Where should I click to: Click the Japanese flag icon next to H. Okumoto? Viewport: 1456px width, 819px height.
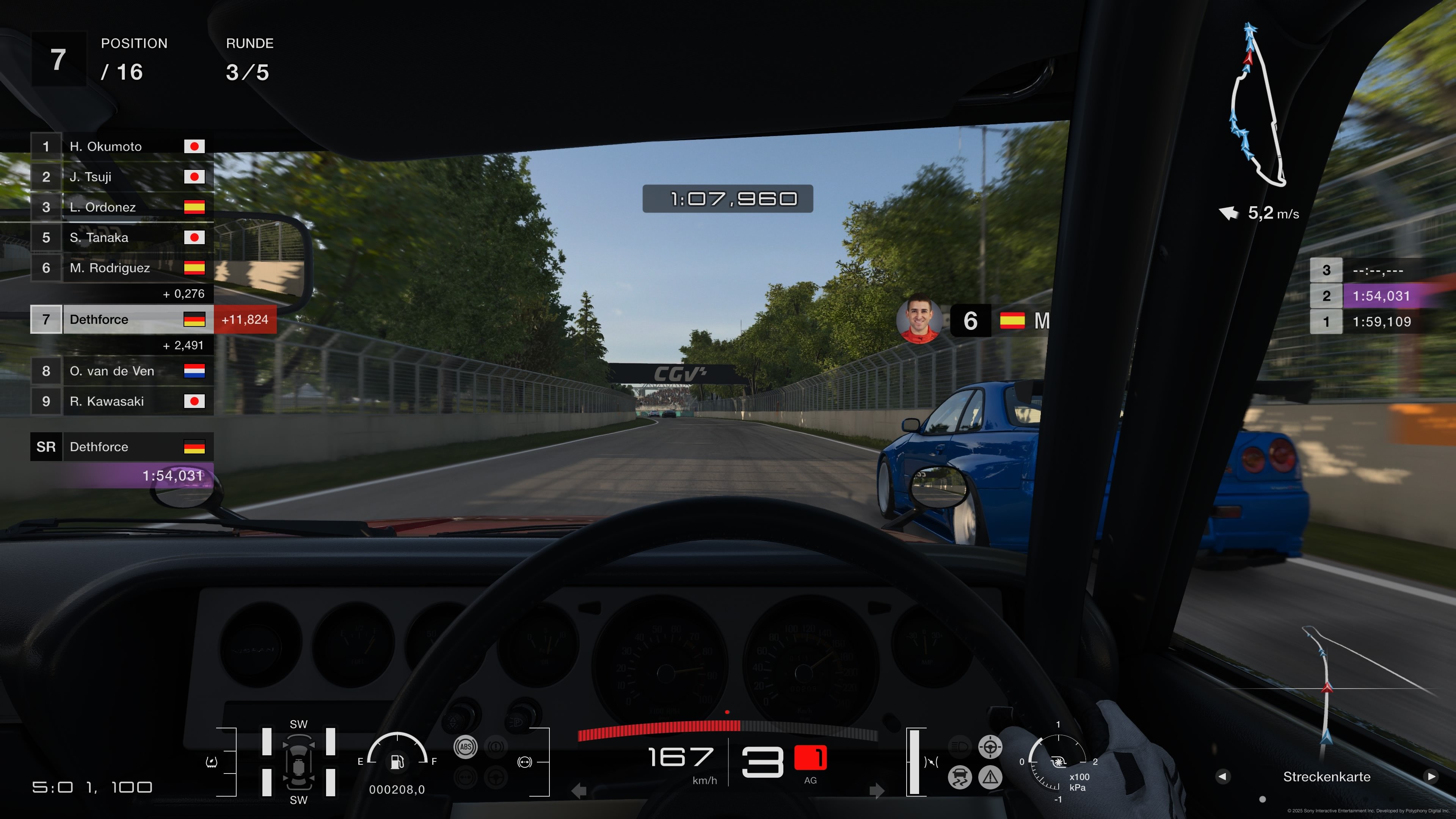tap(195, 146)
